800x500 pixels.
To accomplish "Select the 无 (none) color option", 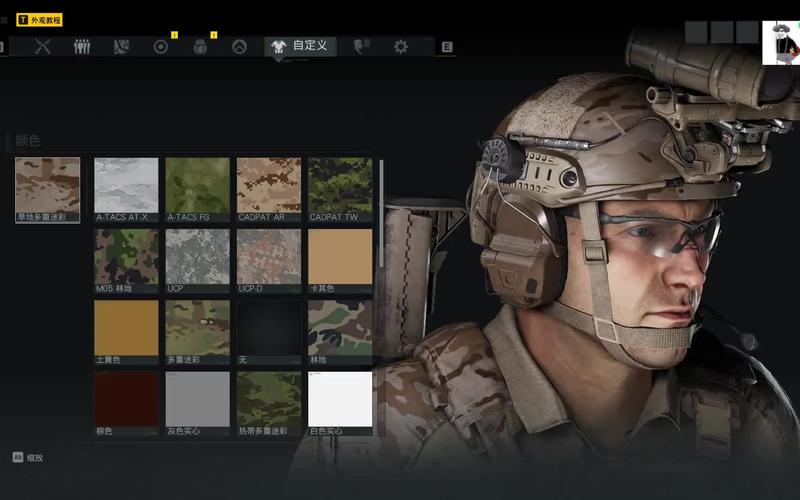I will click(x=269, y=327).
